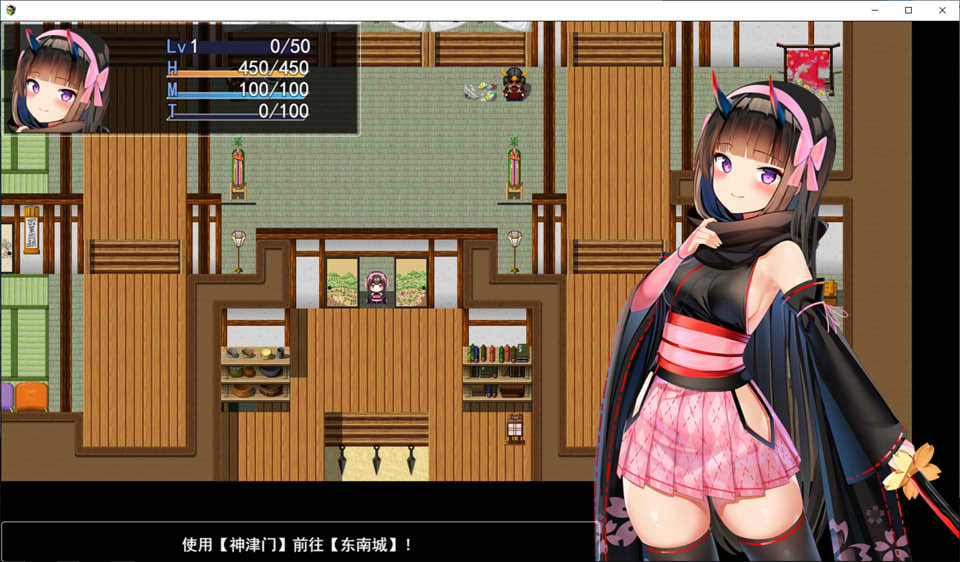Viewport: 960px width, 562px height.
Task: Close the game window
Action: point(941,10)
